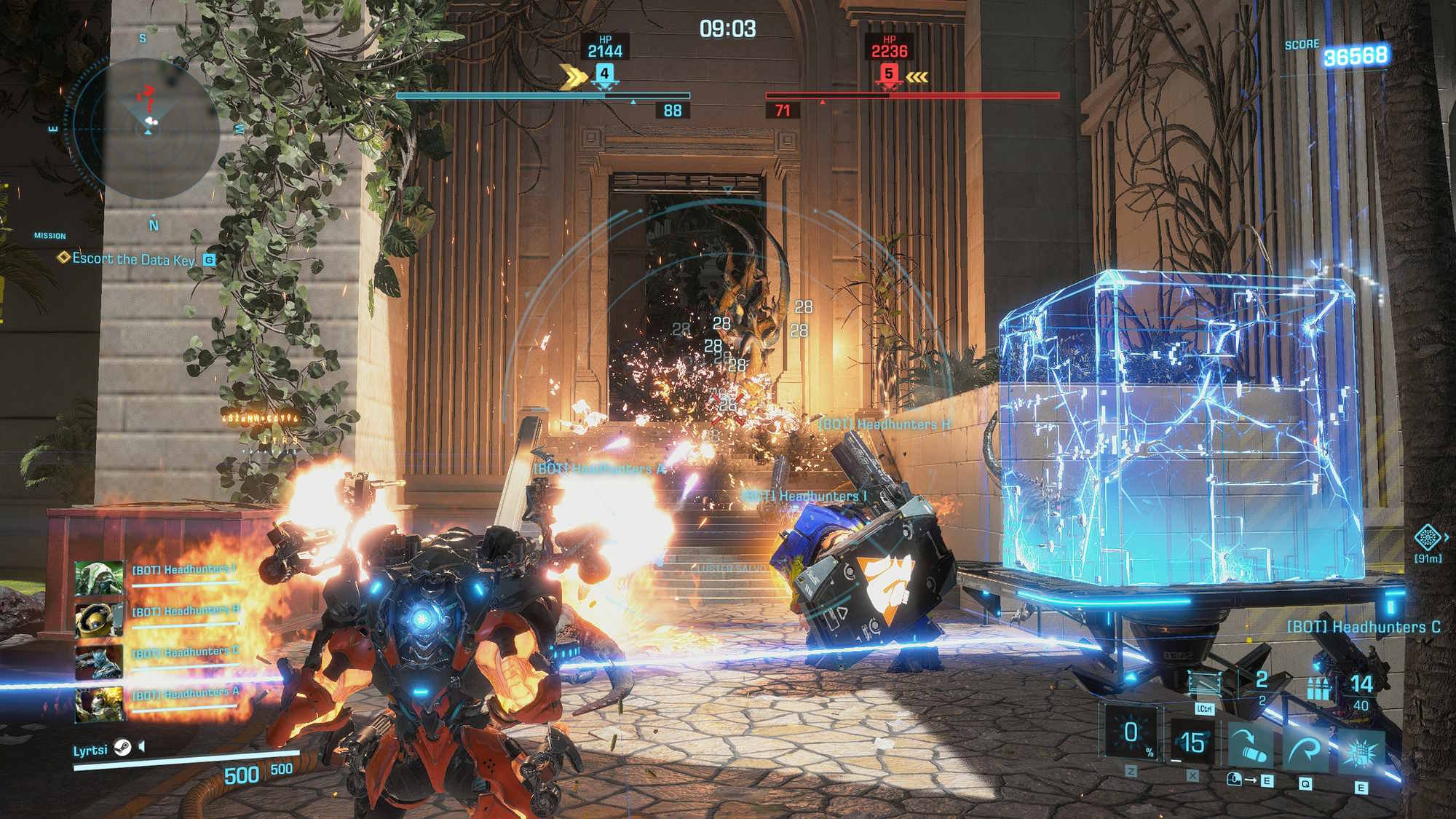Click the Steam icon next to Lyrtsi
This screenshot has height=819, width=1456.
click(122, 748)
